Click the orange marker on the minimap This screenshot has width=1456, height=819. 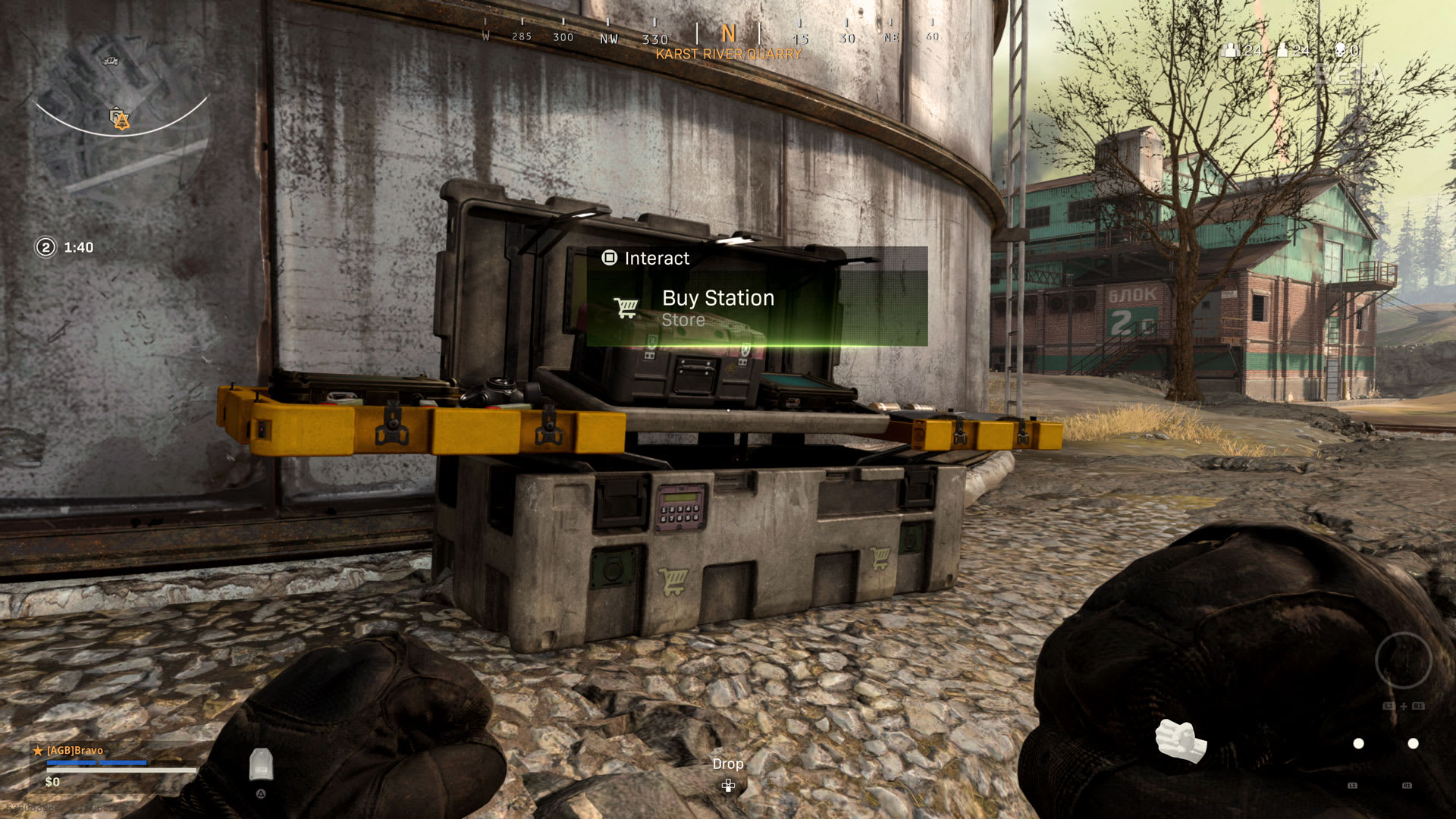pos(120,119)
